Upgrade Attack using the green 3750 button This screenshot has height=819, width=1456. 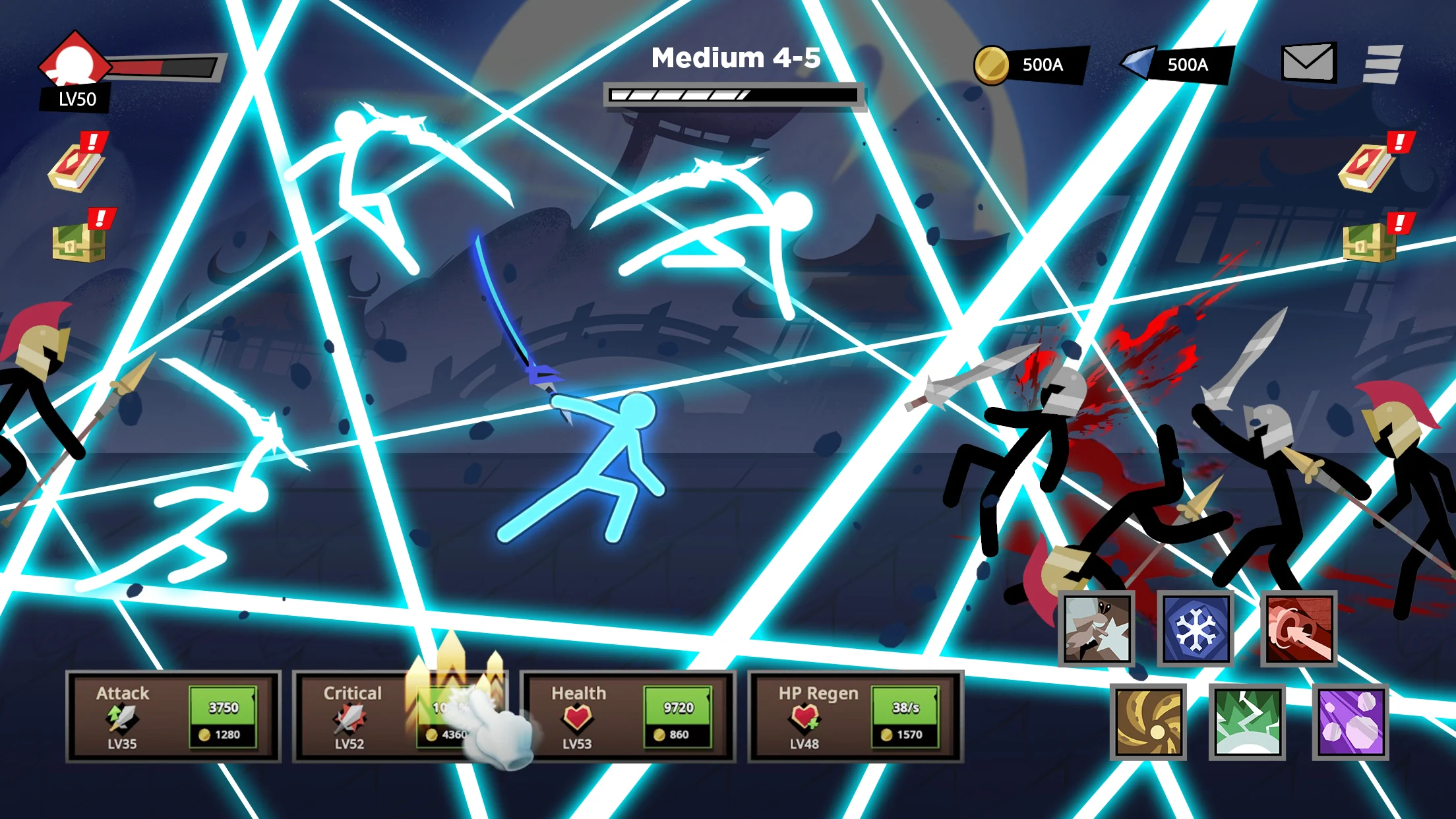pos(223,717)
